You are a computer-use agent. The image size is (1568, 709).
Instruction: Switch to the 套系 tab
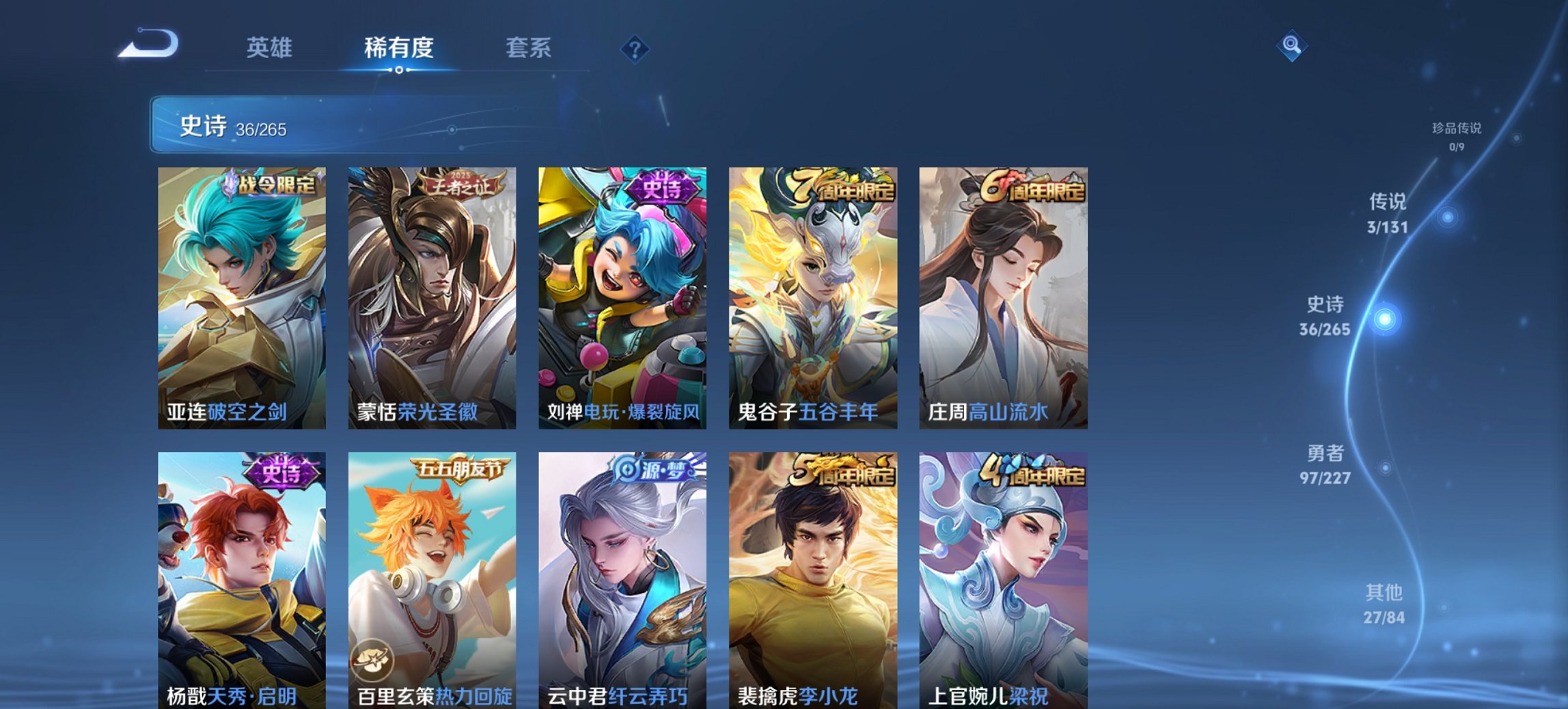click(528, 48)
